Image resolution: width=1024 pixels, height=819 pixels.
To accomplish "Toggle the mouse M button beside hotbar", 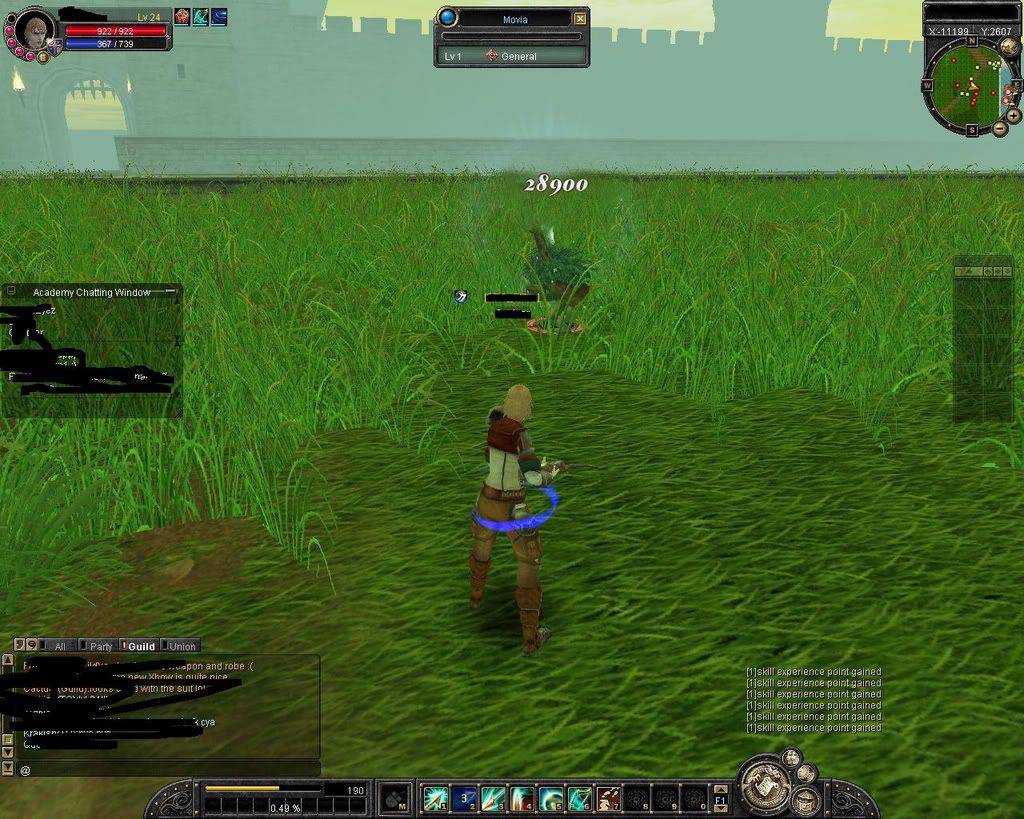I will point(393,798).
